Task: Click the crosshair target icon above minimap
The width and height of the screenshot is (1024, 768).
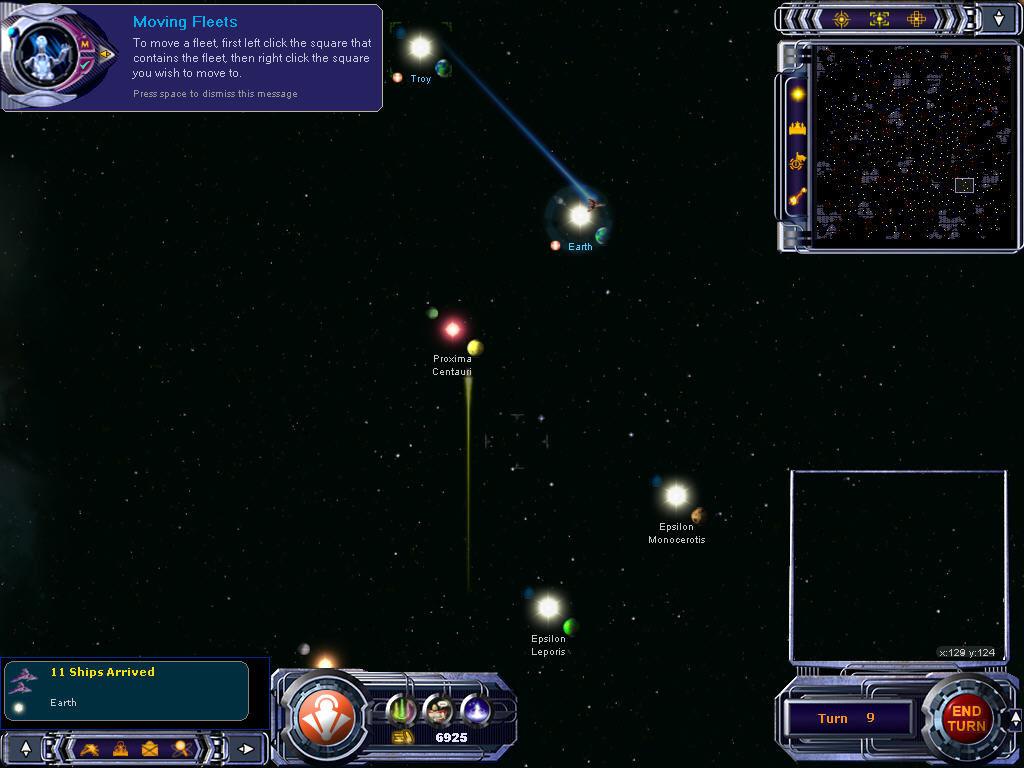Action: (x=841, y=18)
